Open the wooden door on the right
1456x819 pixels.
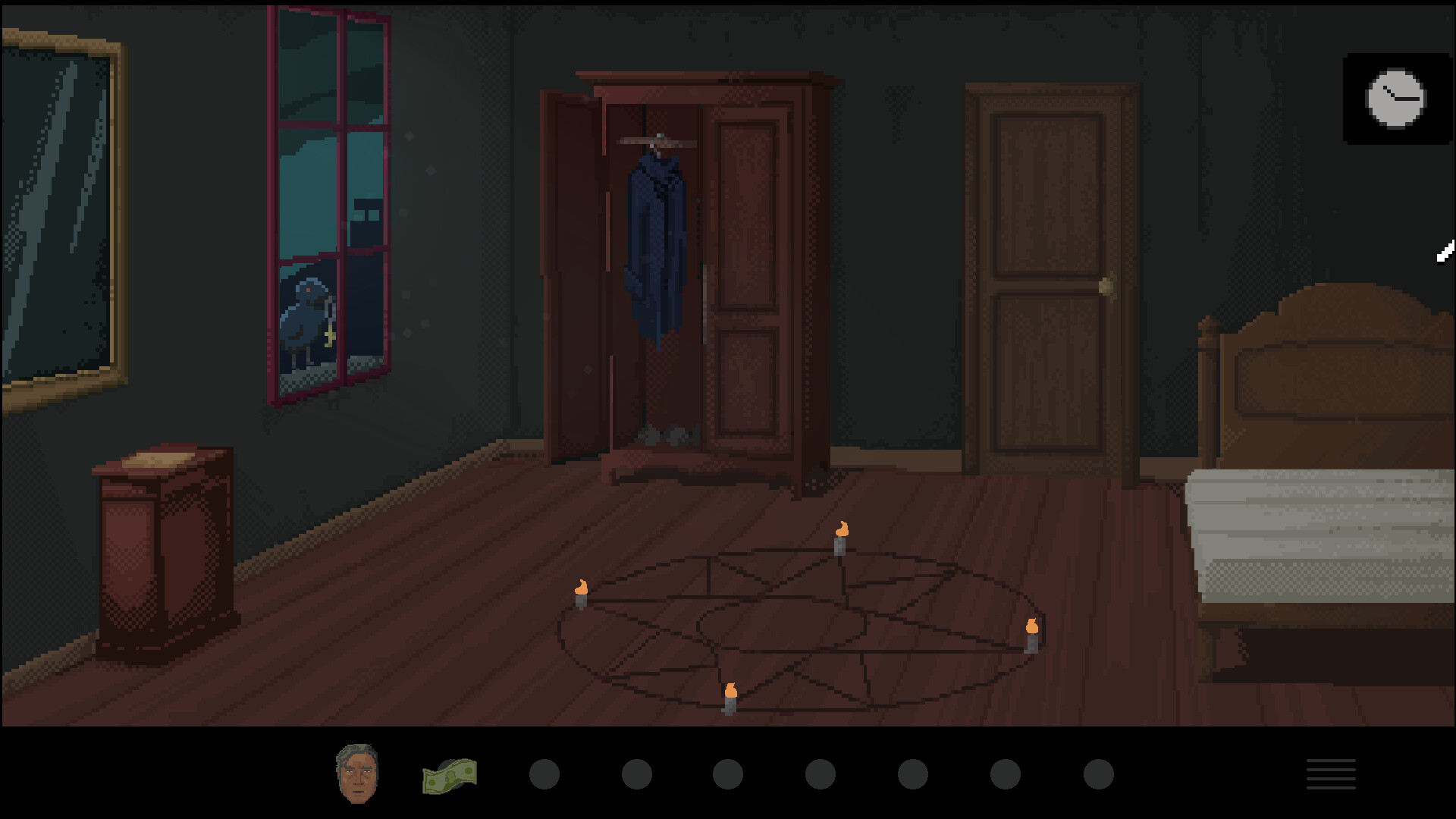[1045, 281]
